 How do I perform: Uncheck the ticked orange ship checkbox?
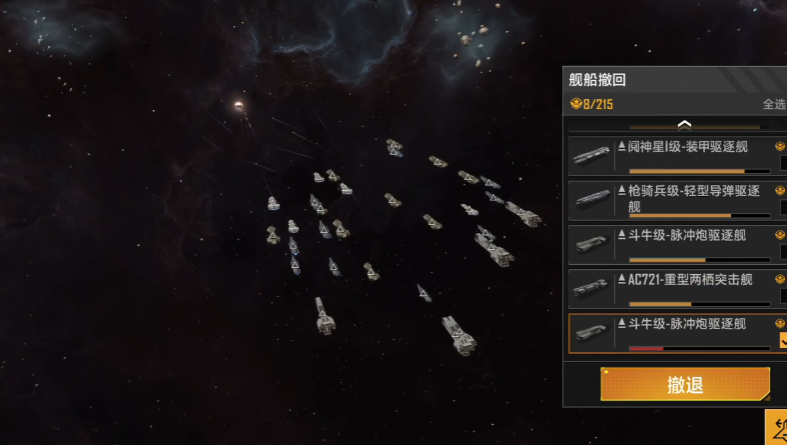[783, 340]
